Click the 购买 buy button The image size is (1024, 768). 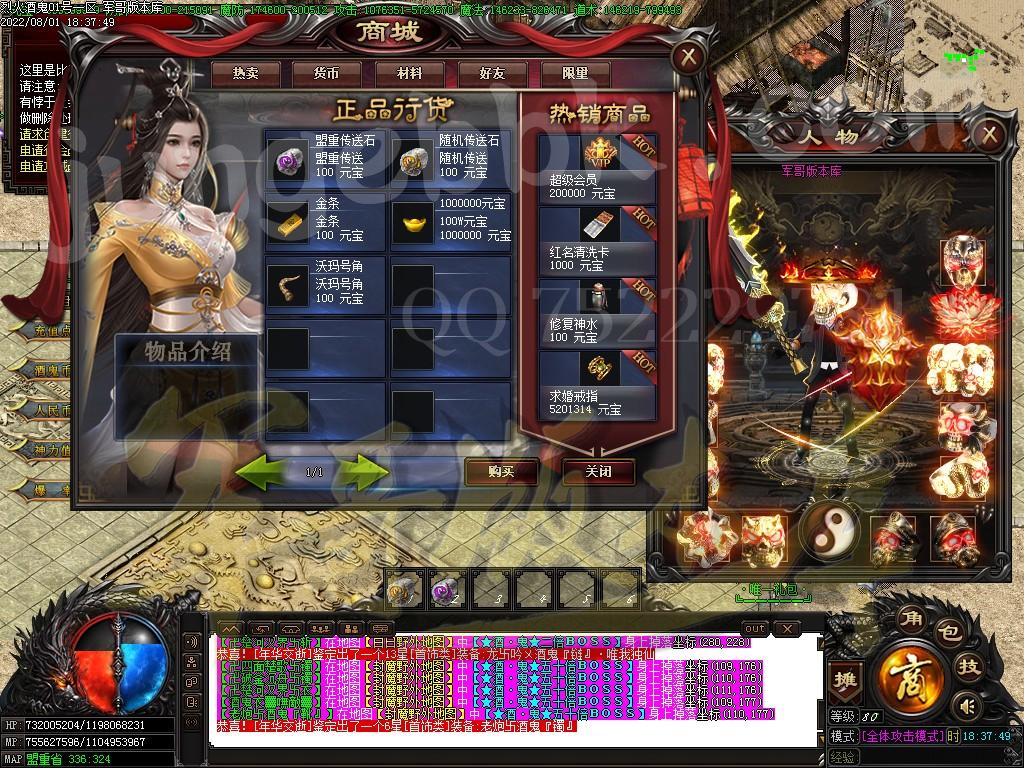(501, 471)
